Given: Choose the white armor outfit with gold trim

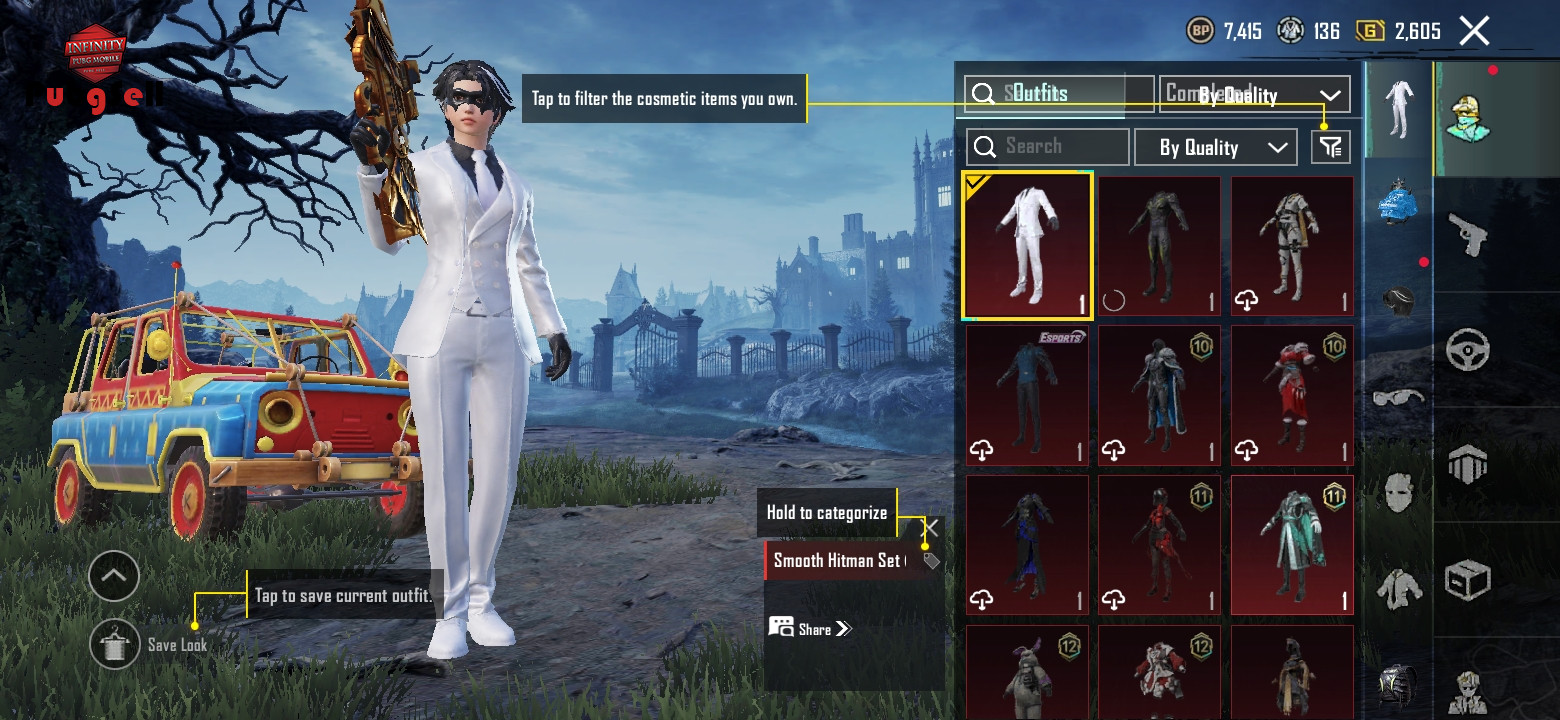Looking at the screenshot, I should point(1292,245).
